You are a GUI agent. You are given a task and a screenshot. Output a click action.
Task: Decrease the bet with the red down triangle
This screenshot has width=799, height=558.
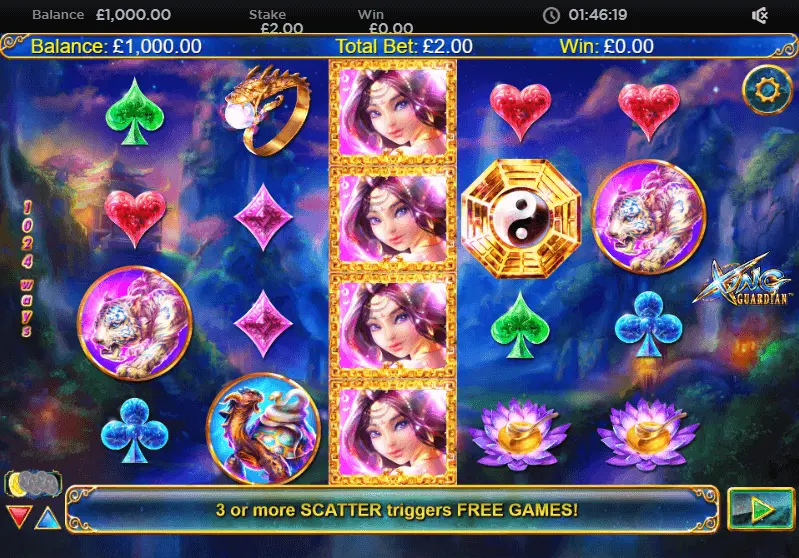coord(19,517)
